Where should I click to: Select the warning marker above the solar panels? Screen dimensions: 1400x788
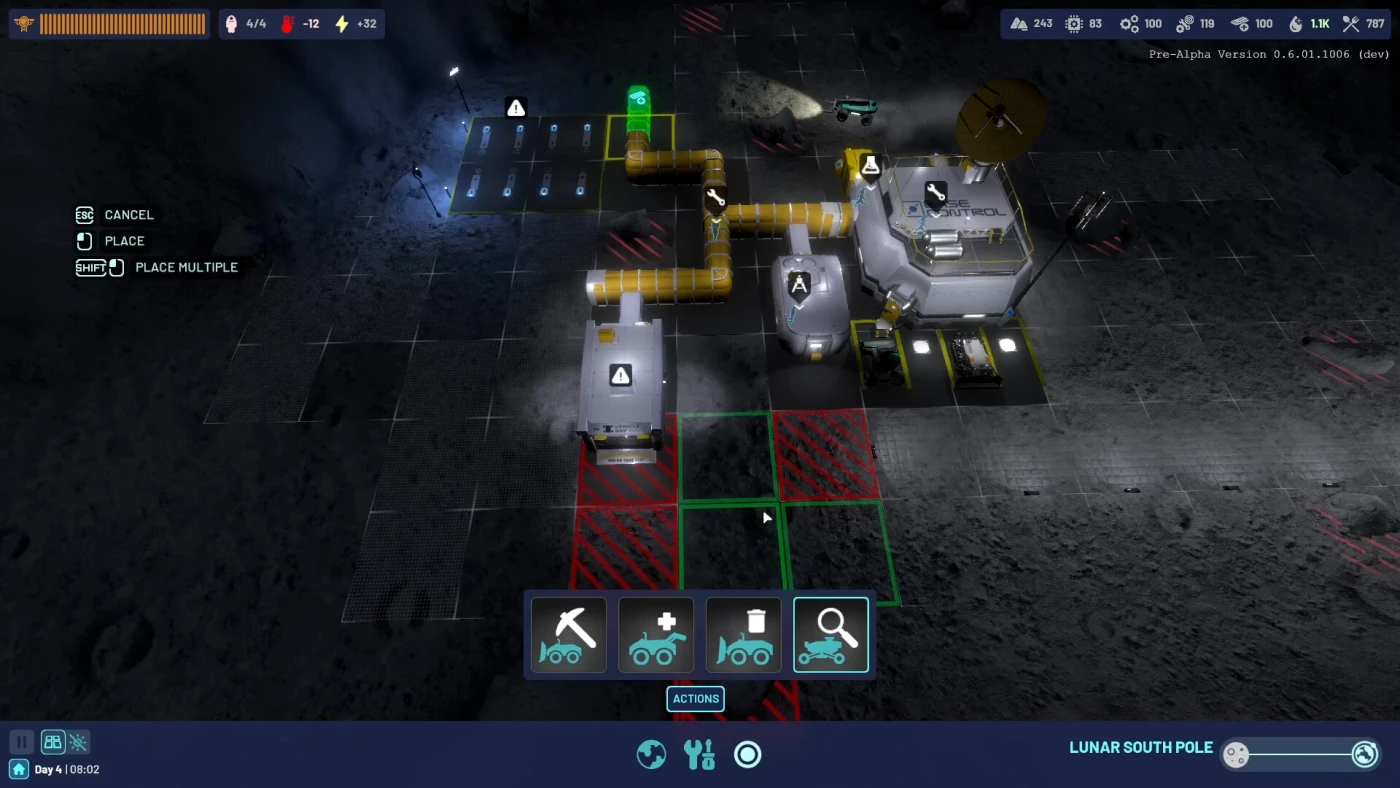pos(516,107)
